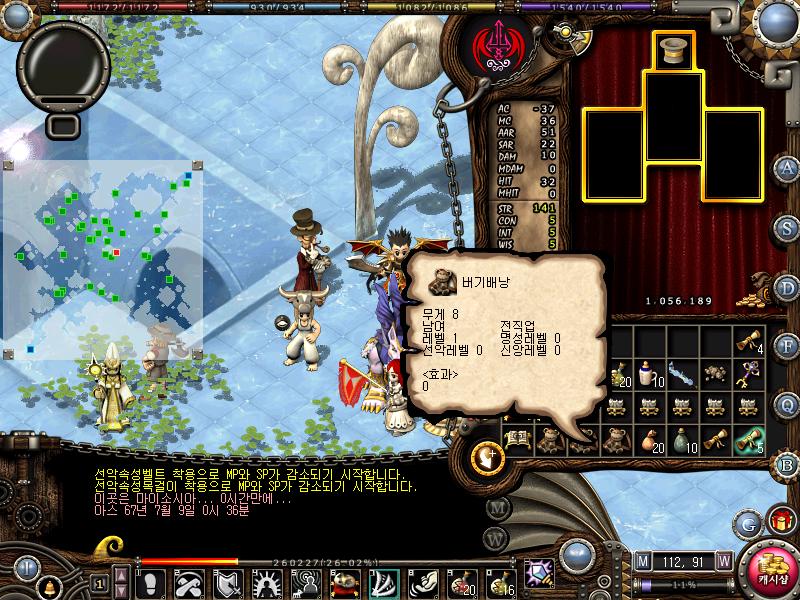Click the round D side button

(787, 287)
